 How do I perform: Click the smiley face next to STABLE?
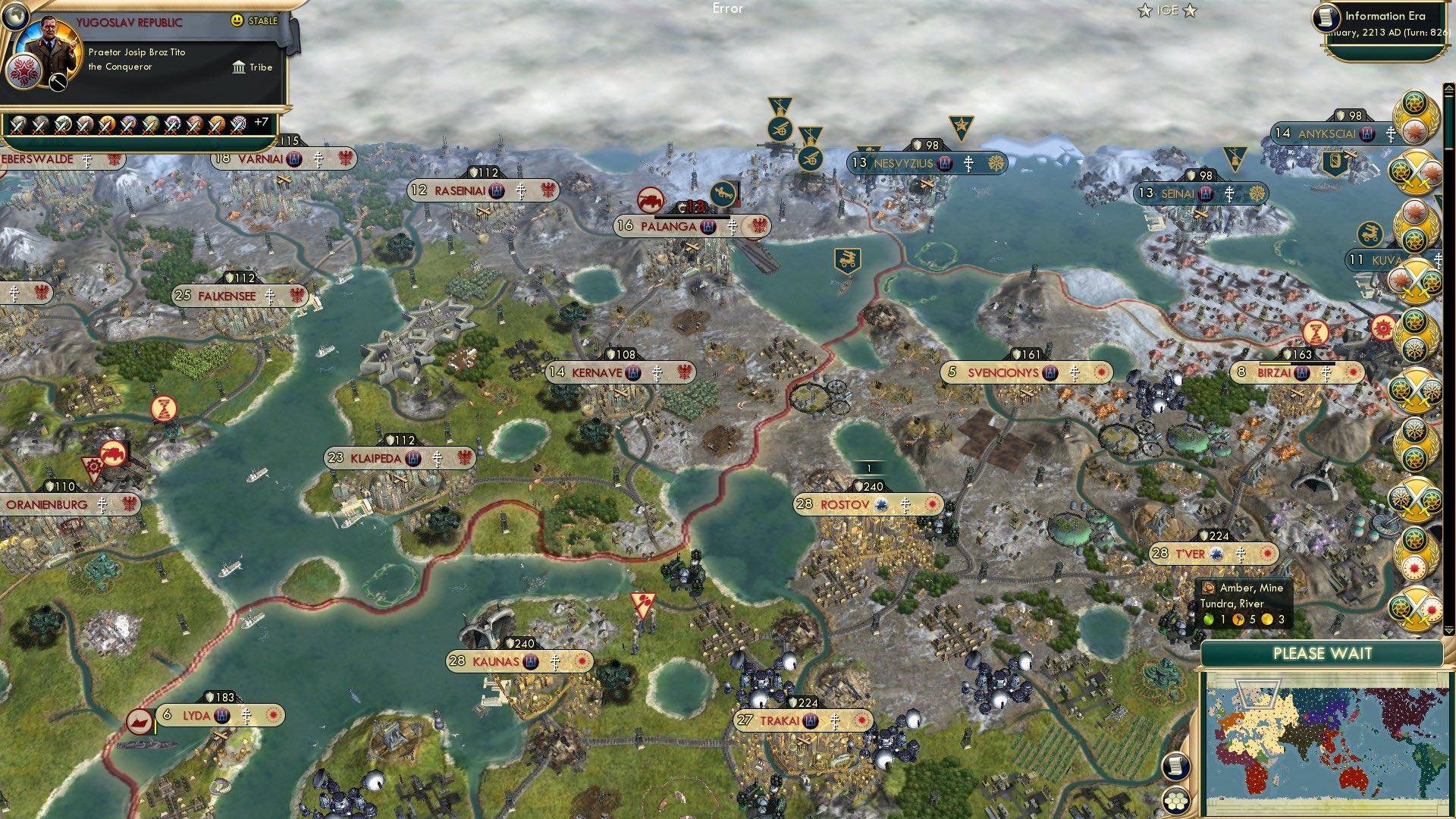237,20
